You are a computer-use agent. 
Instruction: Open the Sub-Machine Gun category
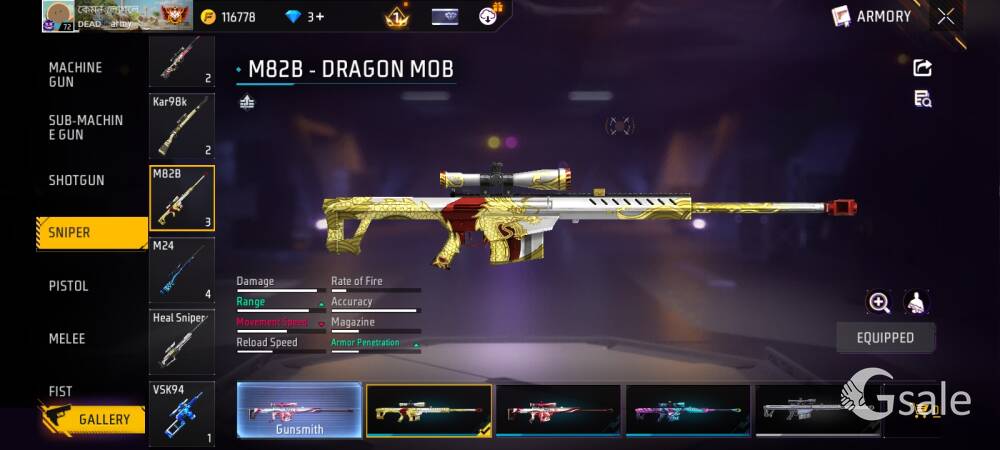(x=86, y=127)
